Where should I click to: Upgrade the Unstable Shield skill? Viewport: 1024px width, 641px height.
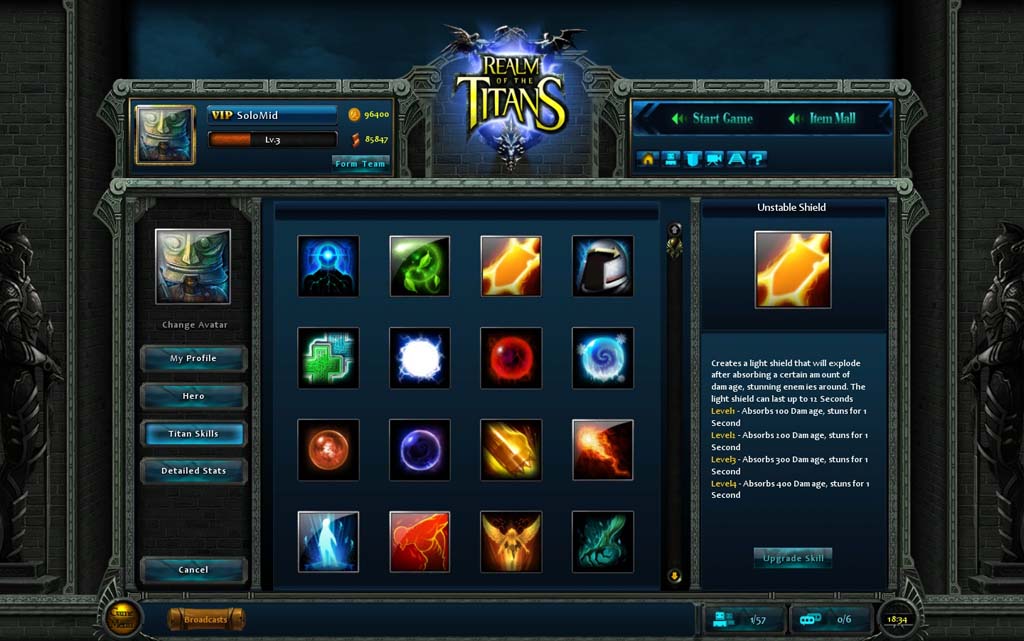click(x=792, y=557)
